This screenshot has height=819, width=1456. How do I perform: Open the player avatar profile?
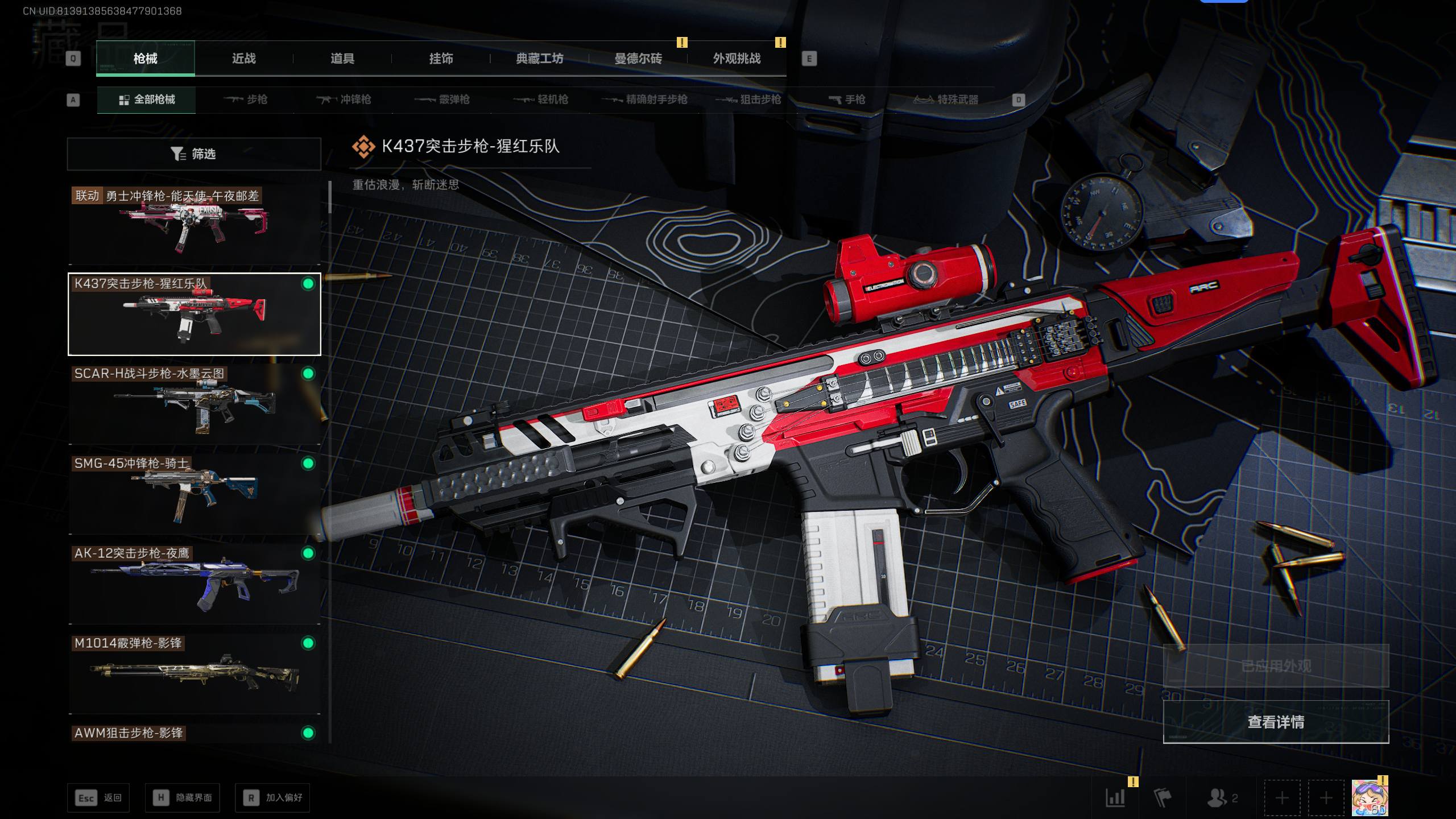point(1370,797)
